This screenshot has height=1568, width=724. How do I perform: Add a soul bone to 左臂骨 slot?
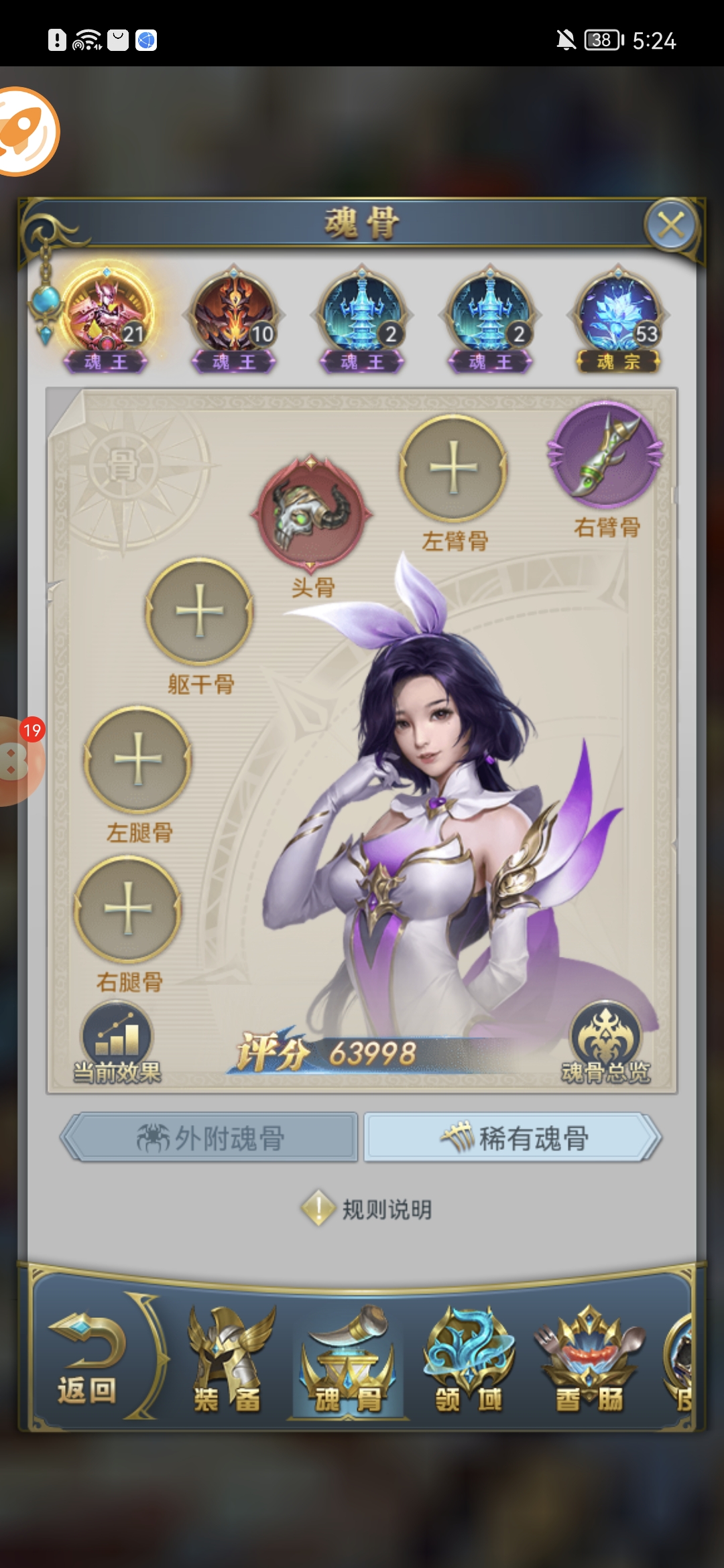click(x=454, y=468)
